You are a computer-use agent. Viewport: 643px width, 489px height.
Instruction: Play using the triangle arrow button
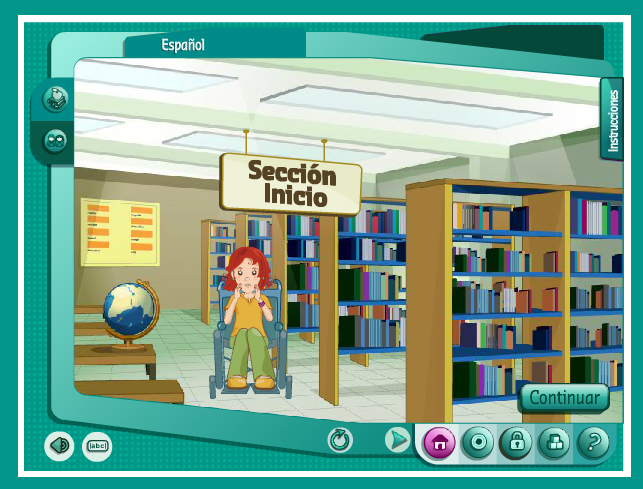[x=398, y=440]
